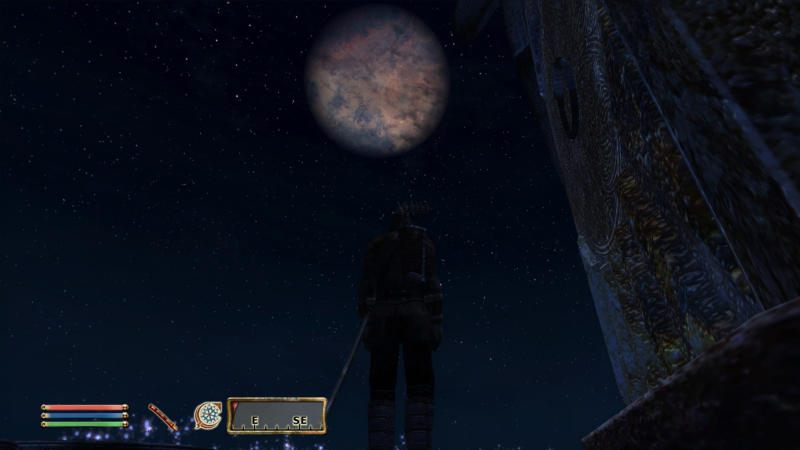Click the compass bar showing E and SE
Image resolution: width=800 pixels, height=450 pixels.
(x=277, y=415)
